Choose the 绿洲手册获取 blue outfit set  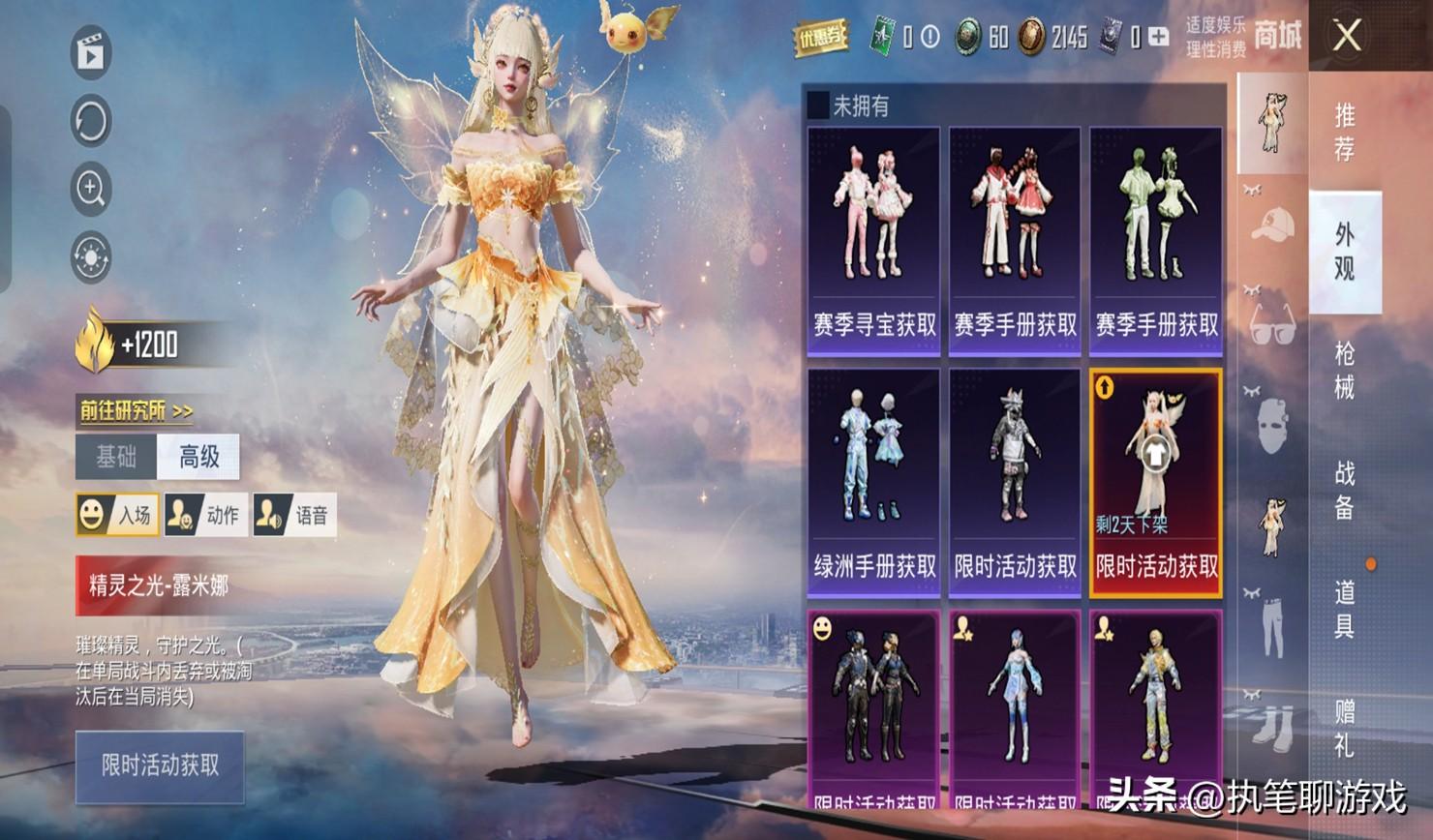click(874, 481)
